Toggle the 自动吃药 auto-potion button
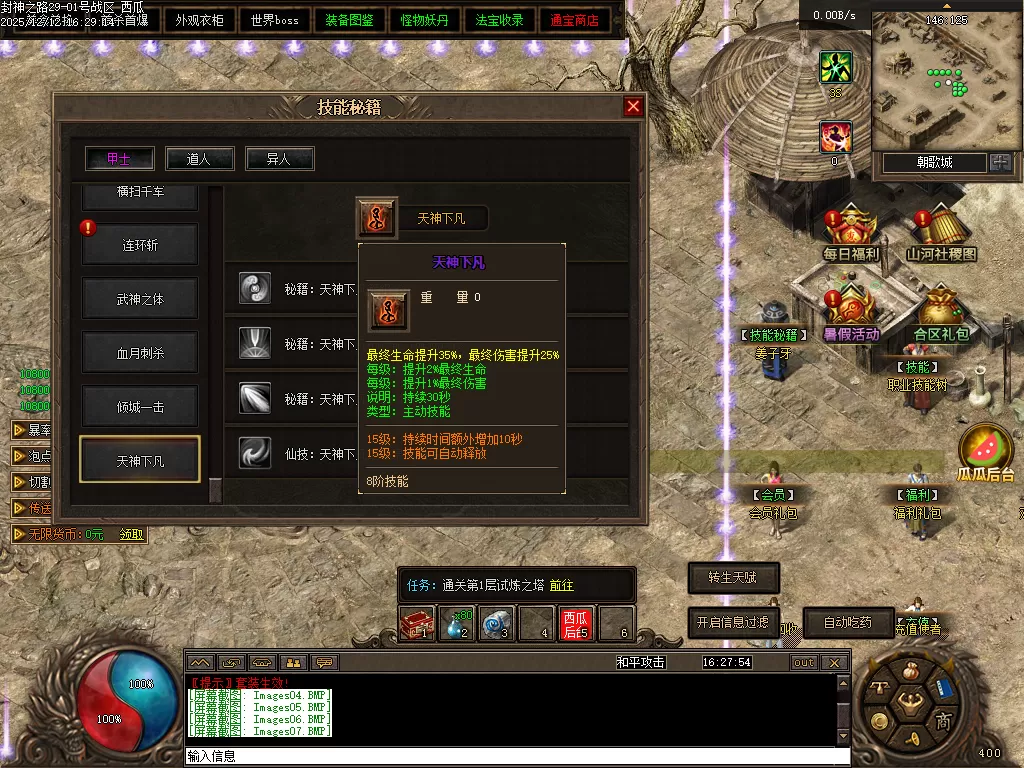The image size is (1024, 768). point(847,622)
